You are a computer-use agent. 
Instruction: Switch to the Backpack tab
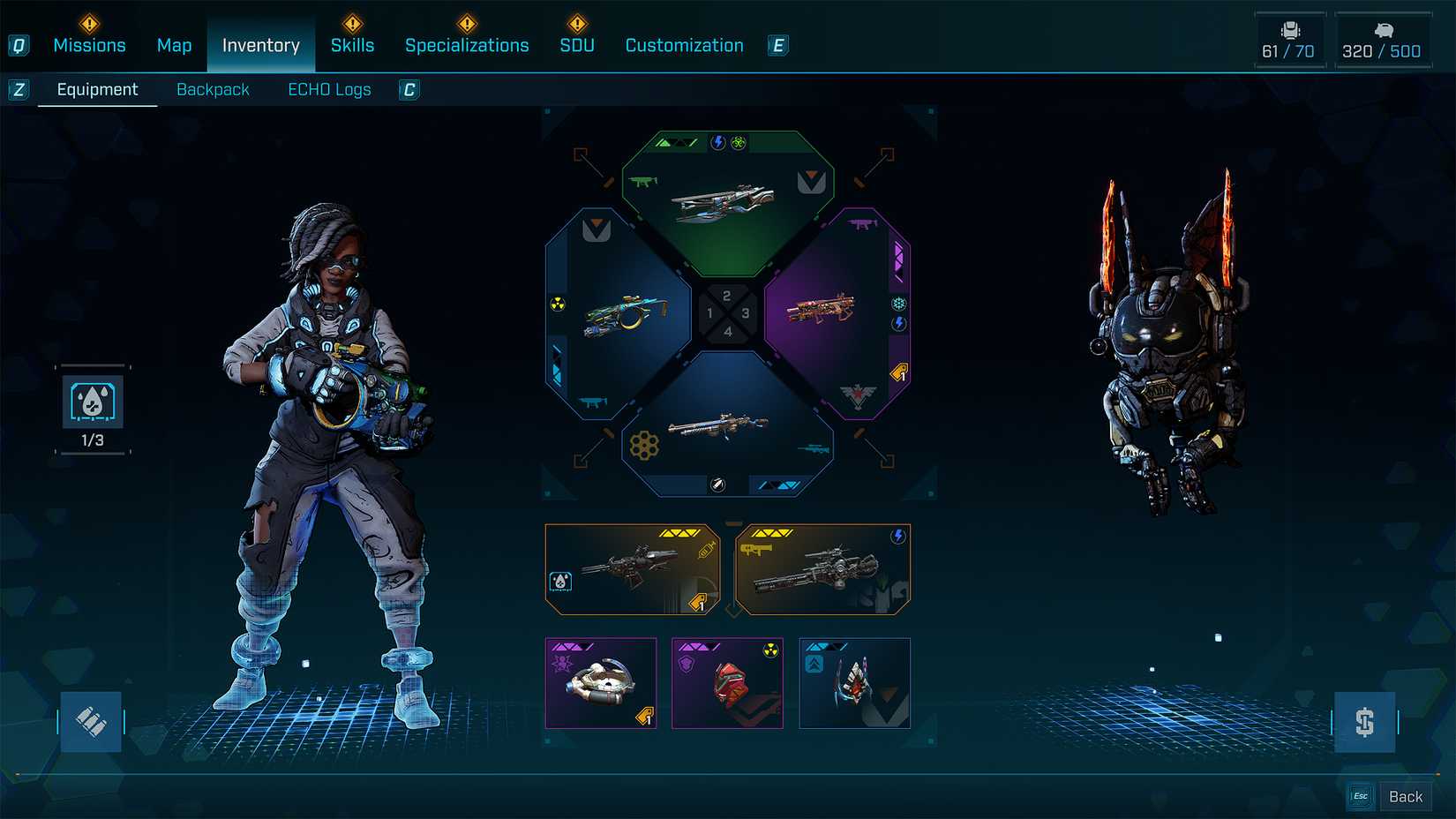(214, 89)
